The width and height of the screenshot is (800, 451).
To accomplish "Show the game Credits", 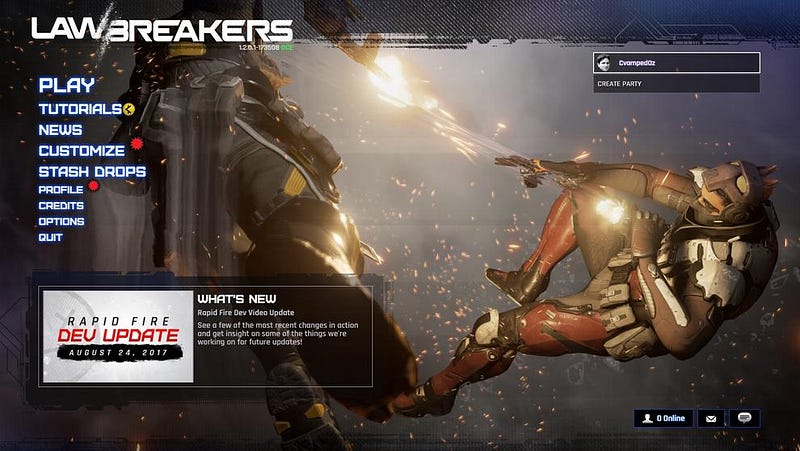I will 61,205.
